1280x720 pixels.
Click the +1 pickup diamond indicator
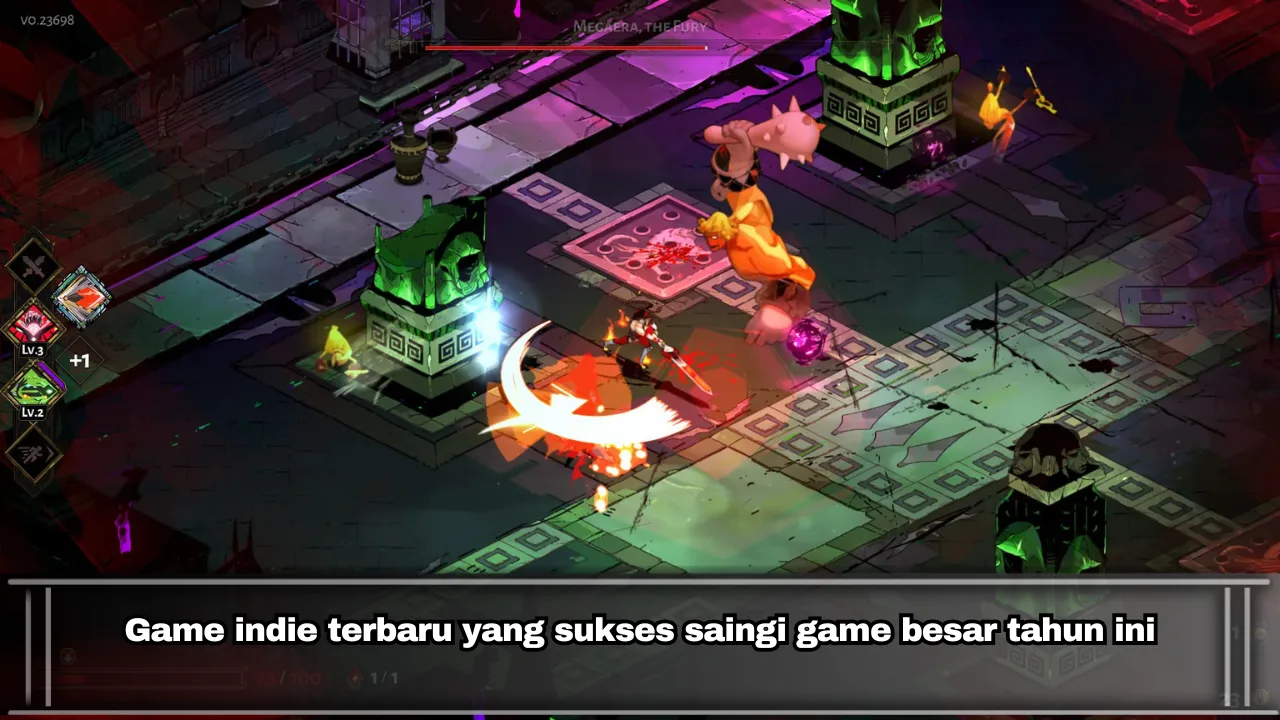tap(79, 359)
